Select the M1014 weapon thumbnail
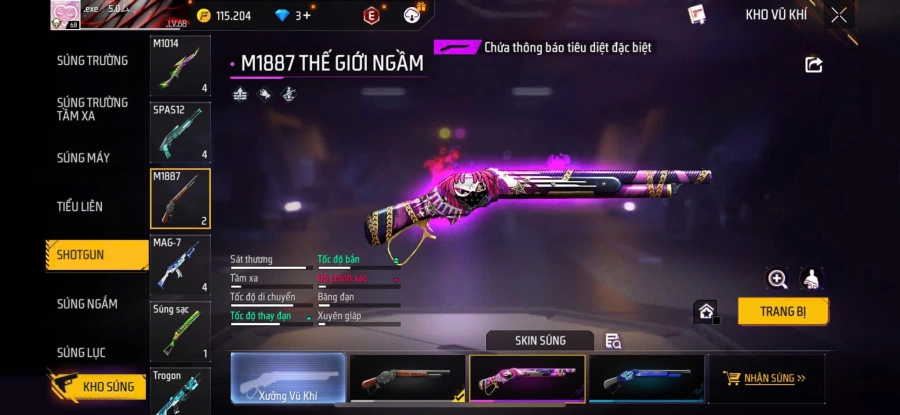This screenshot has height=415, width=900. [180, 66]
